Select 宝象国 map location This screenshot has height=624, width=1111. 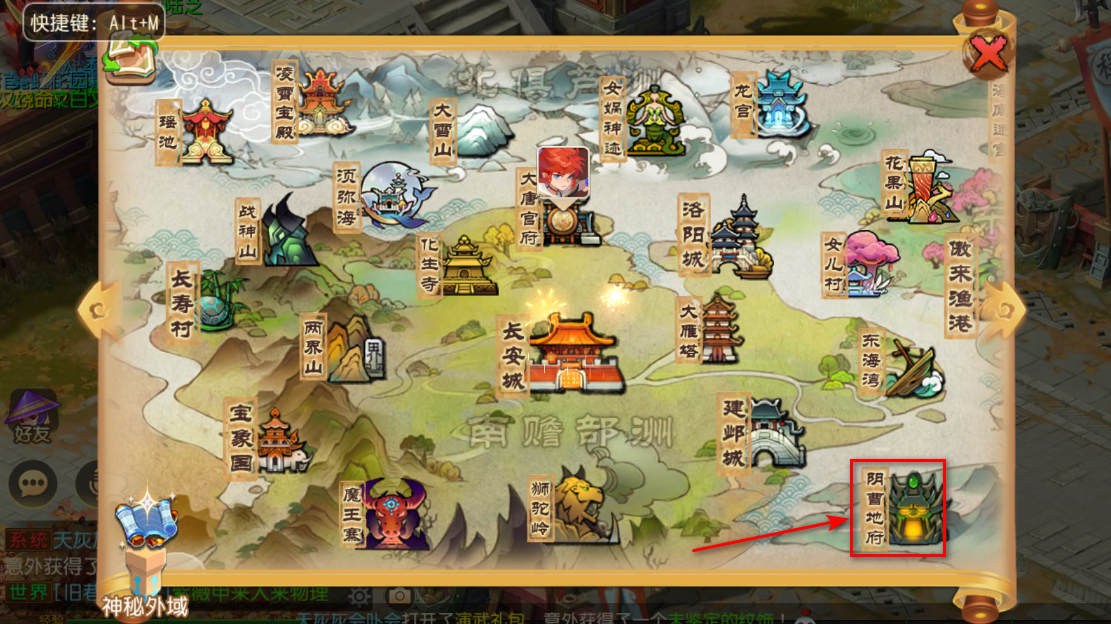tap(281, 441)
